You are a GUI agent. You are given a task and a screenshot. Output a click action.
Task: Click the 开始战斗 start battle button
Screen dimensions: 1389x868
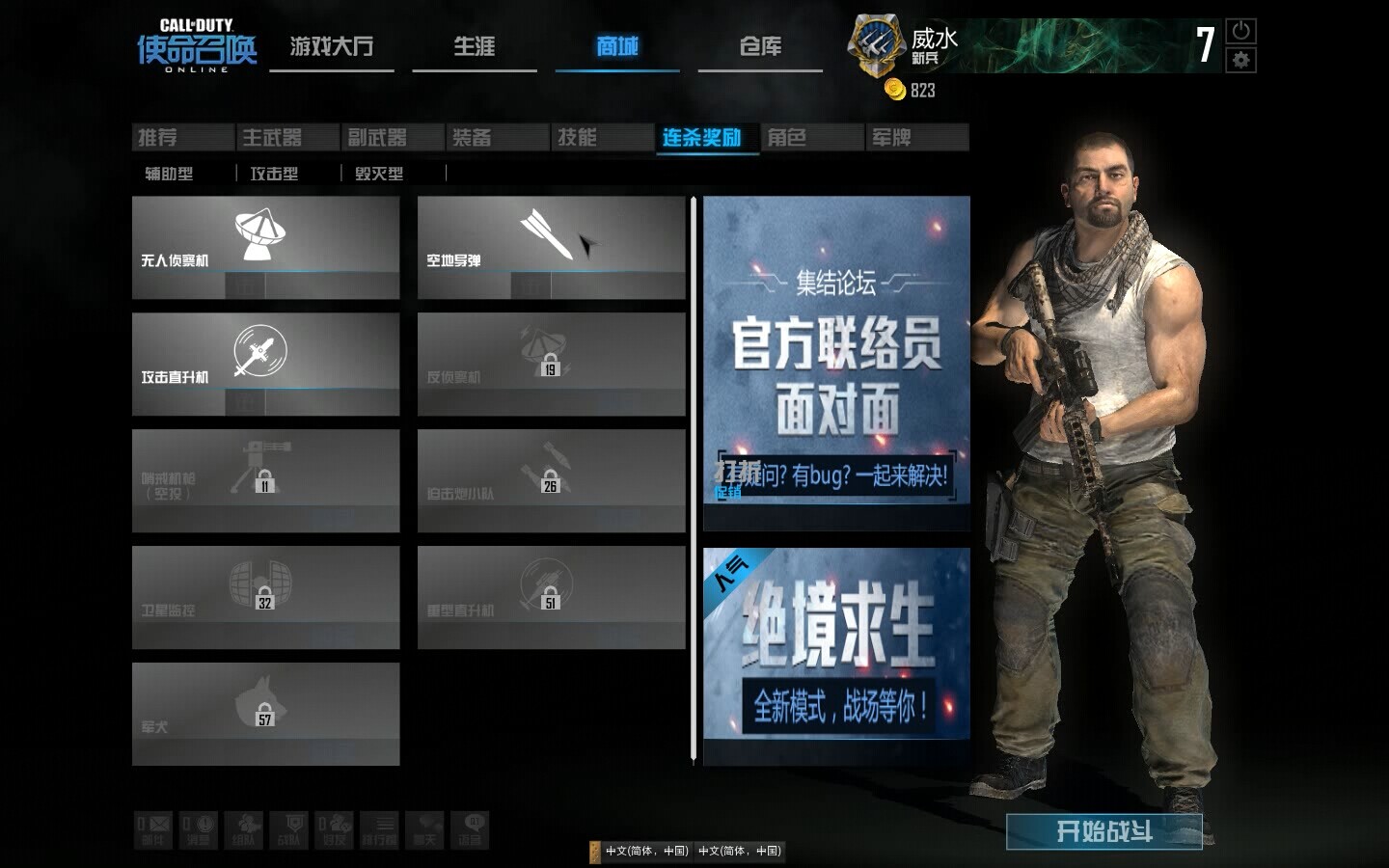coord(1103,831)
